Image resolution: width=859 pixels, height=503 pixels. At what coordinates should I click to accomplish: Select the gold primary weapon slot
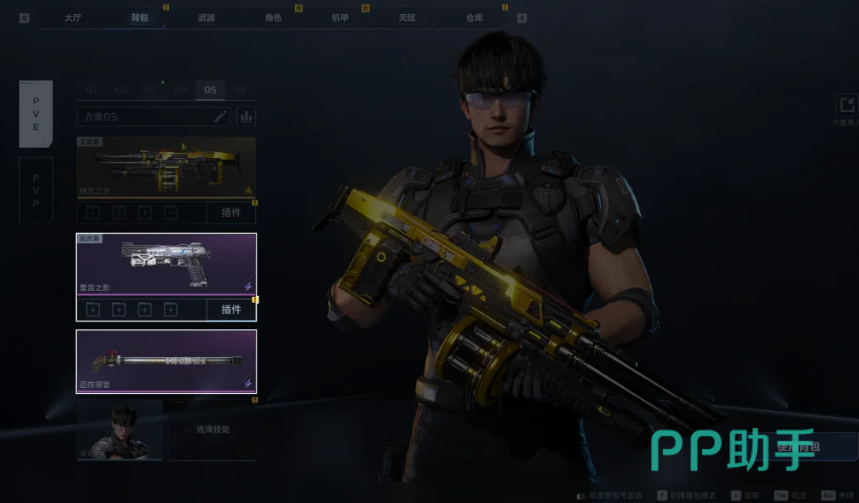pos(166,167)
